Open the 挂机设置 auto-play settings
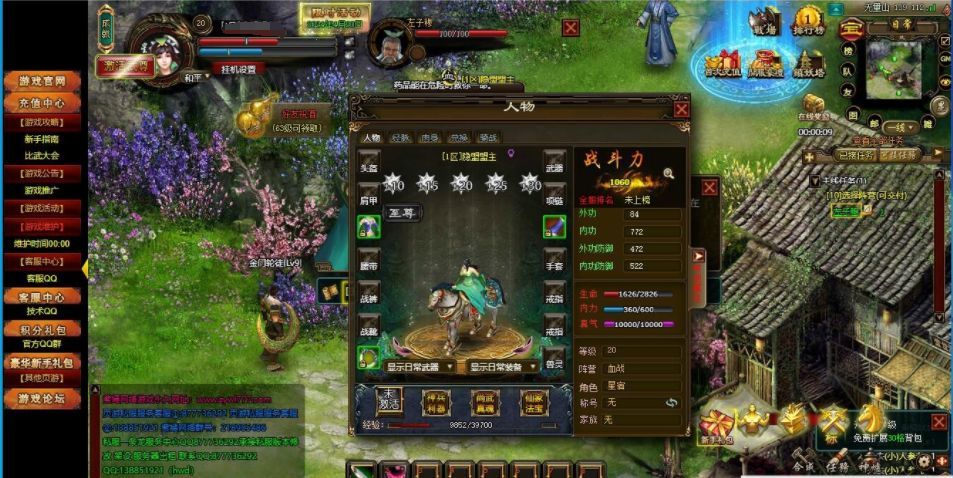The image size is (953, 478). coord(238,69)
